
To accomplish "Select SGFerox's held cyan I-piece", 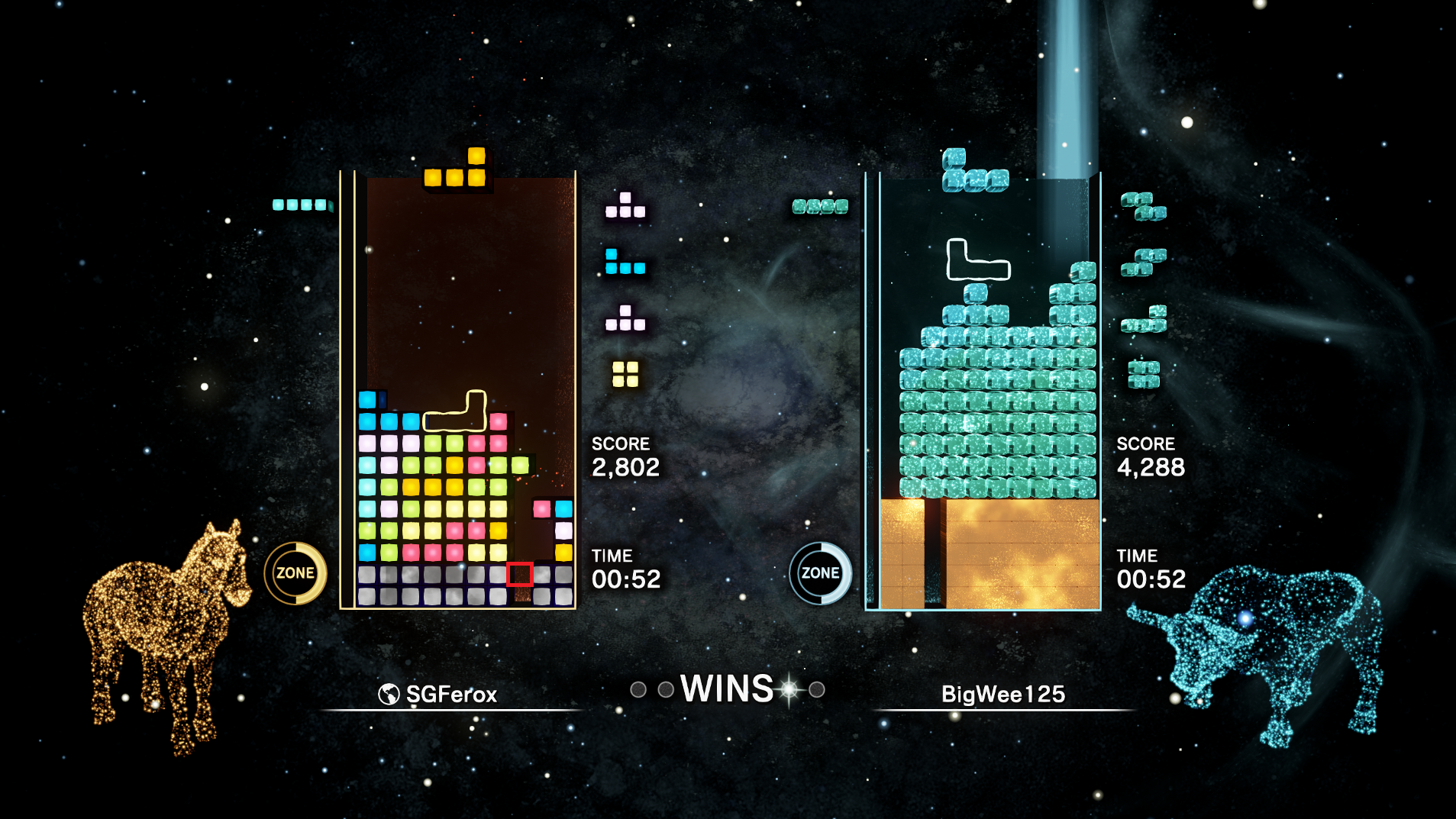I will click(302, 205).
